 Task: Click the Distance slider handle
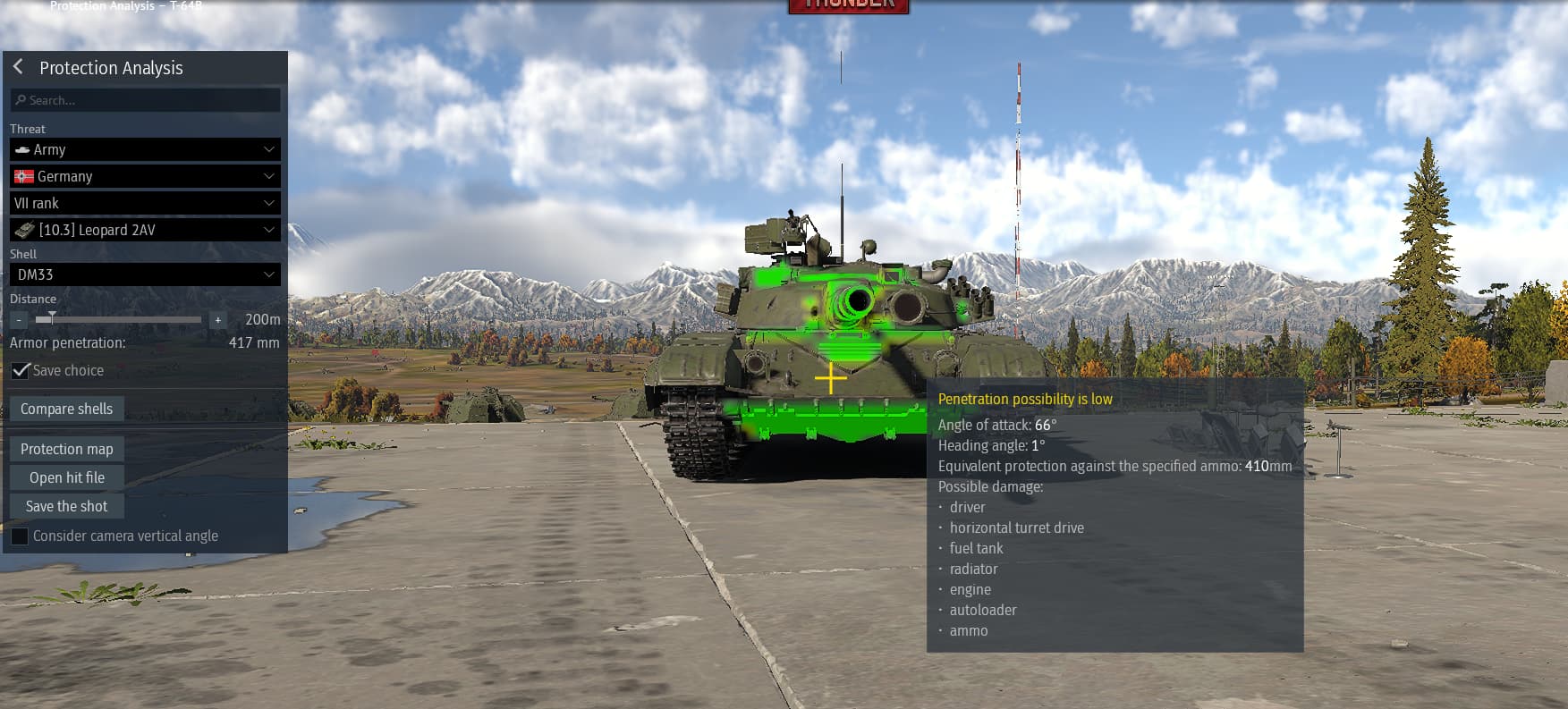(51, 318)
